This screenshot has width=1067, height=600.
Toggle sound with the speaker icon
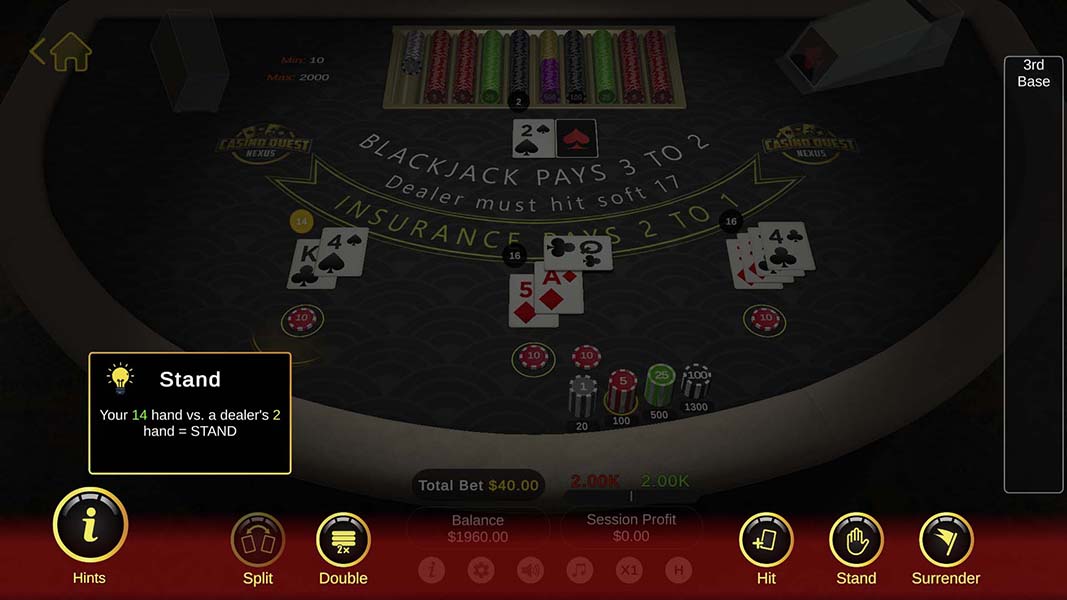(x=530, y=570)
